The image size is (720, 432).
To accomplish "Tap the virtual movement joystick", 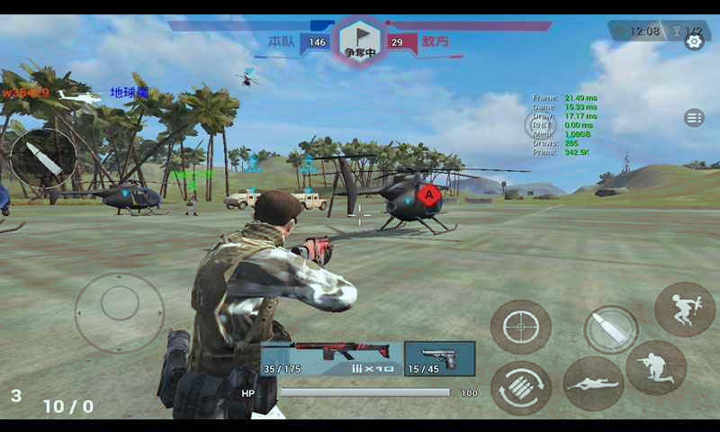I will point(119,312).
